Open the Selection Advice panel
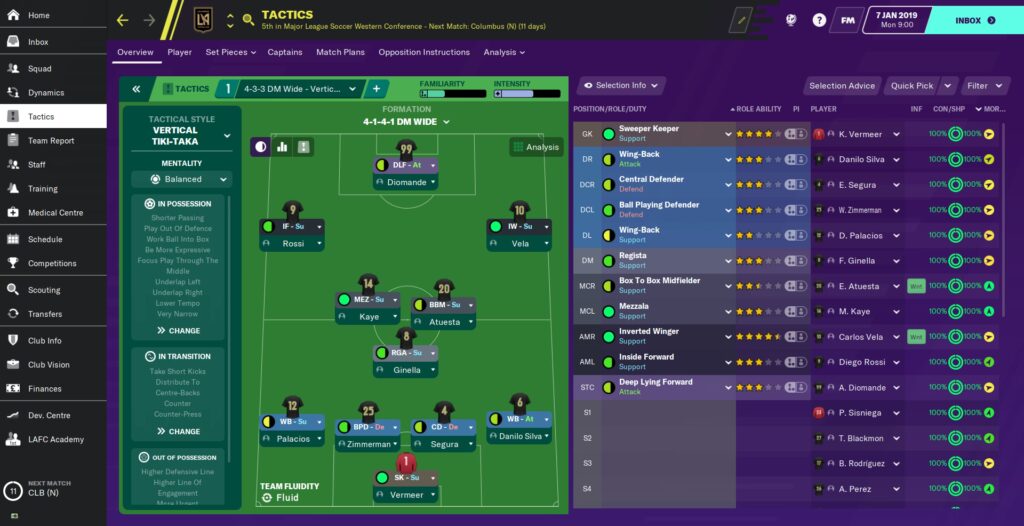The height and width of the screenshot is (526, 1024). click(842, 86)
